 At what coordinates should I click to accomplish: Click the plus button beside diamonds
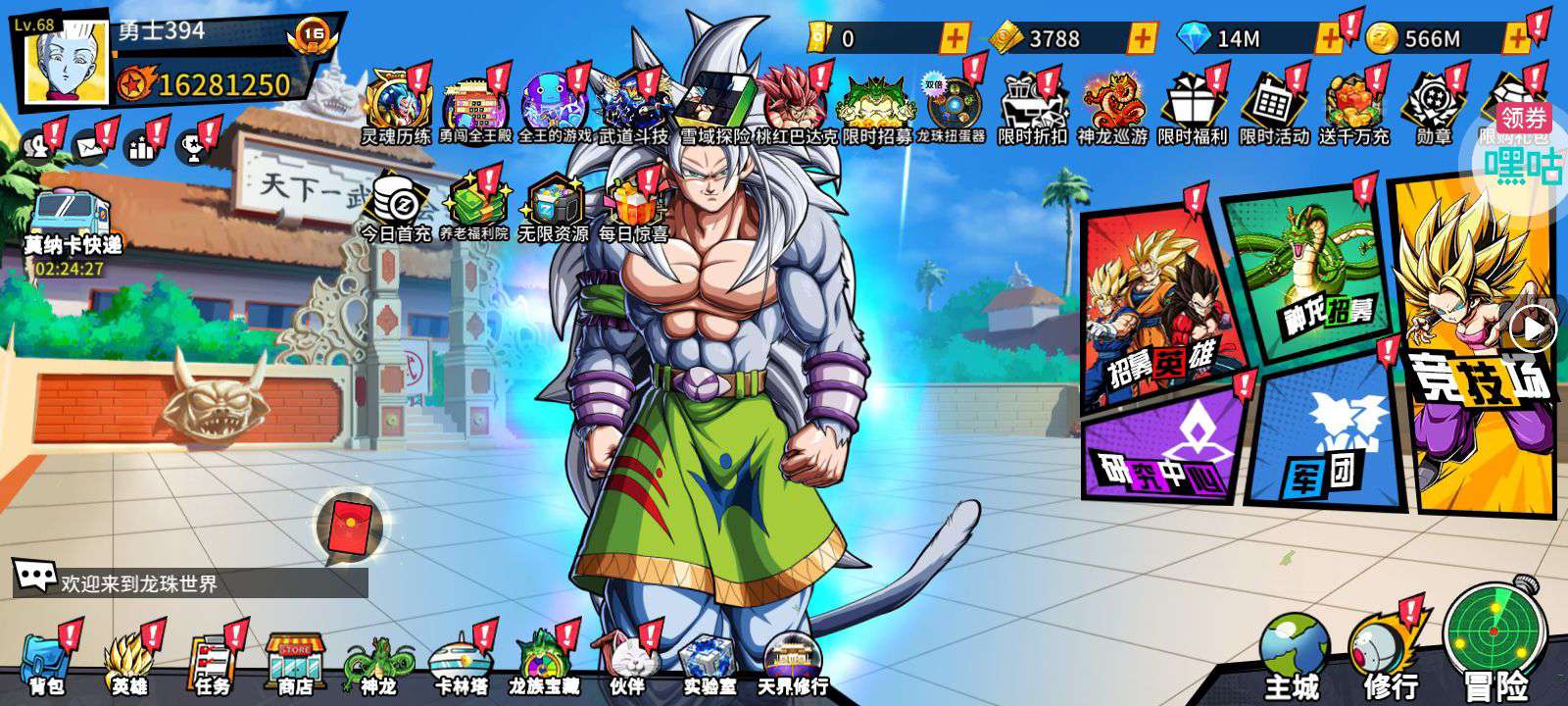point(1328,38)
